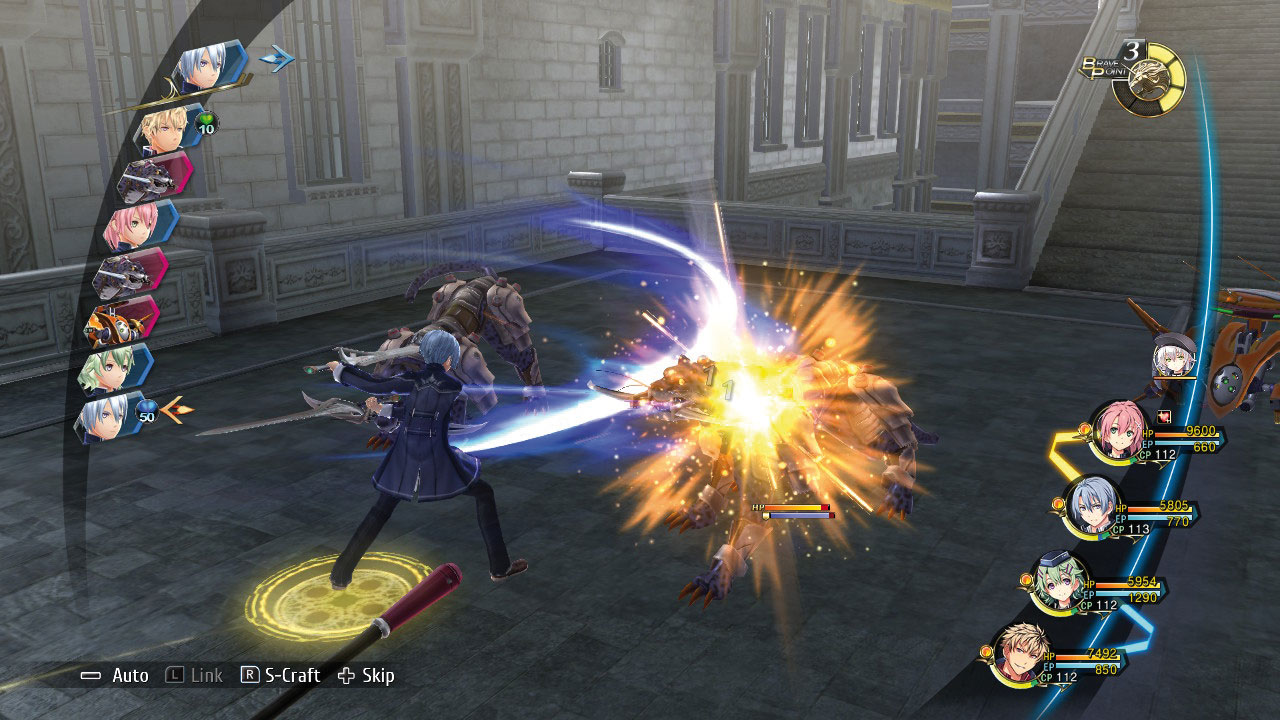Activate the S-Craft command
The height and width of the screenshot is (720, 1280).
tap(281, 676)
